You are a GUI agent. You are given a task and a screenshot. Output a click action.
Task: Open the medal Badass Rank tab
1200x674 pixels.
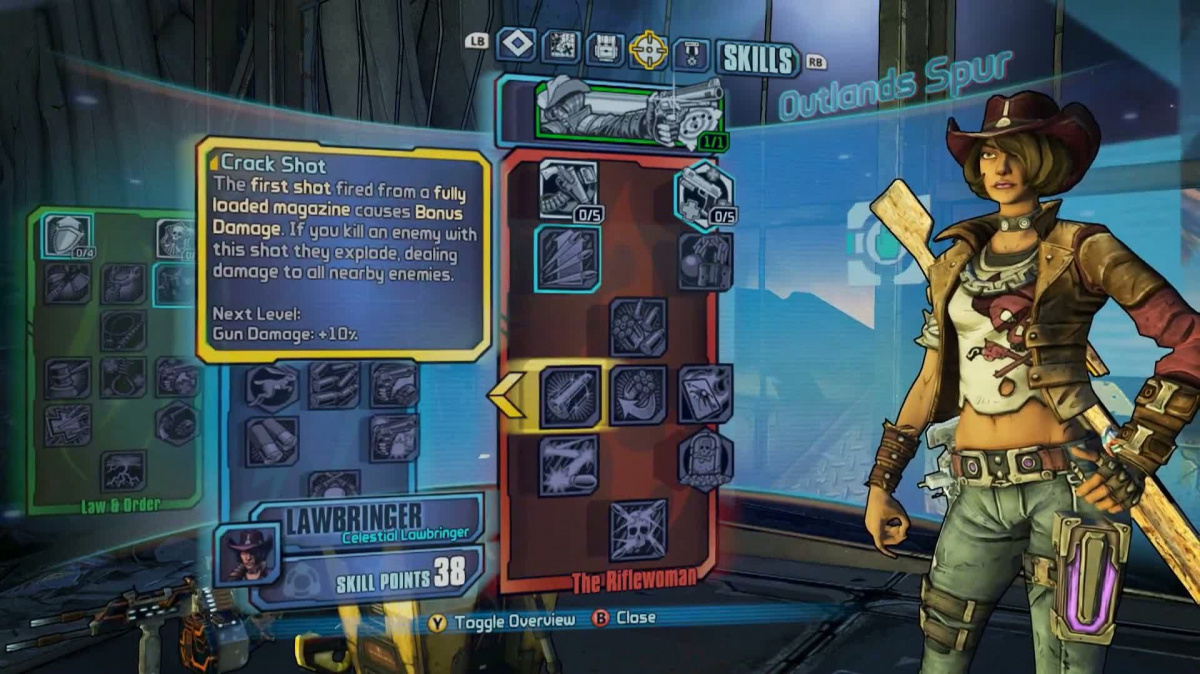pyautogui.click(x=691, y=54)
